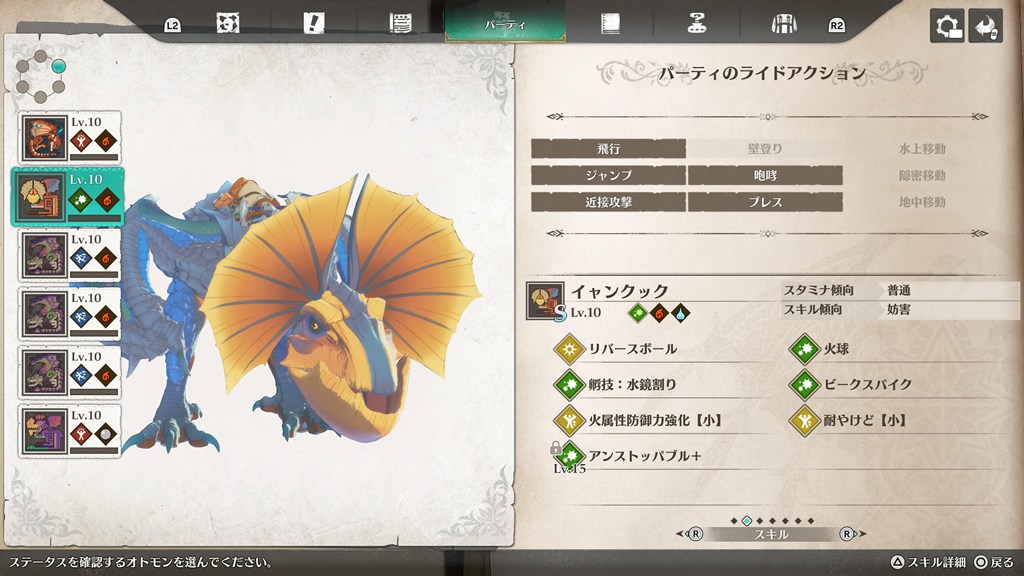Open the exclamation mark quest tab
Image resolution: width=1024 pixels, height=576 pixels.
point(315,24)
